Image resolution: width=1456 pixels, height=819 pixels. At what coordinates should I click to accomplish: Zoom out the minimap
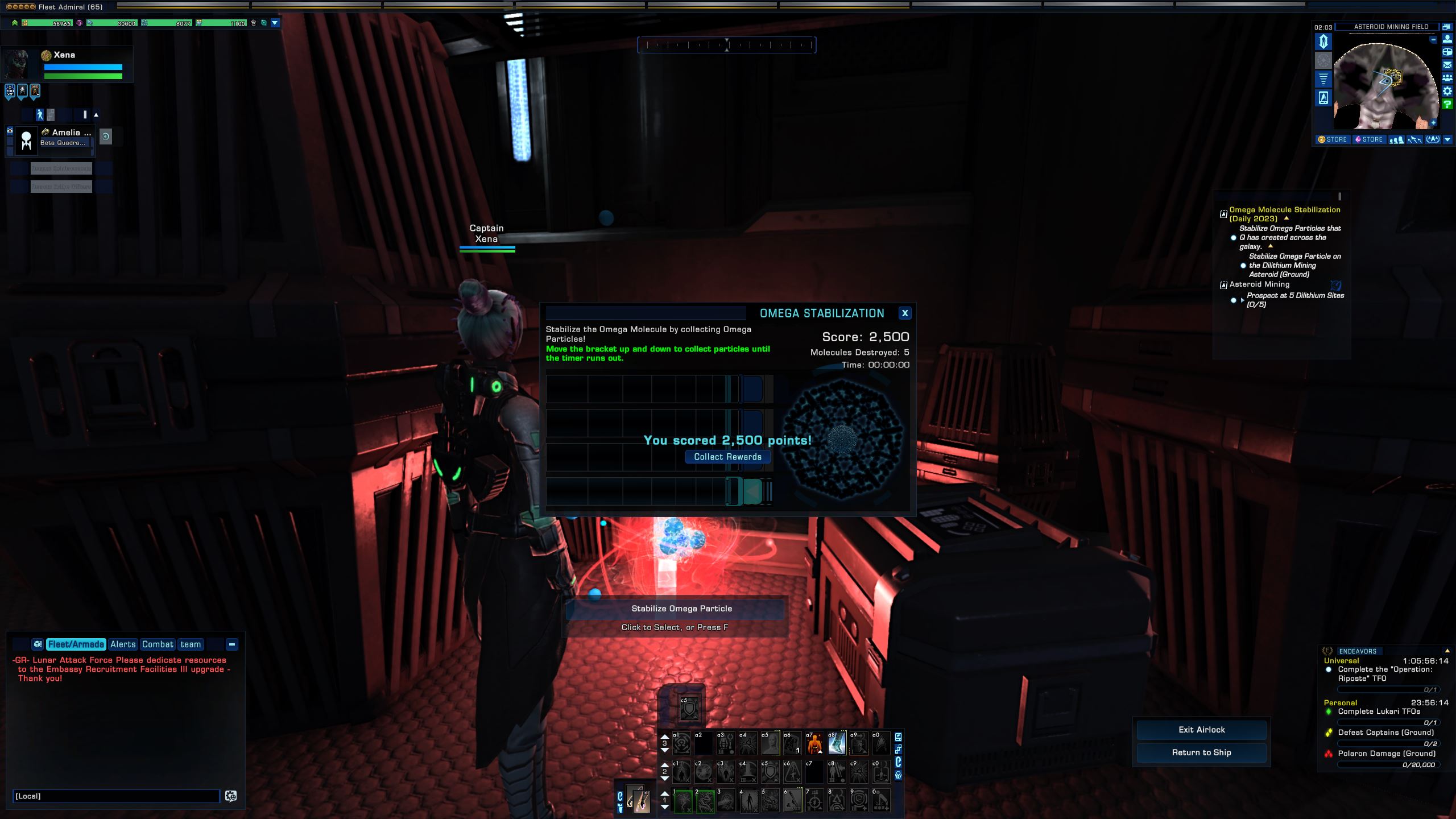(x=1433, y=40)
